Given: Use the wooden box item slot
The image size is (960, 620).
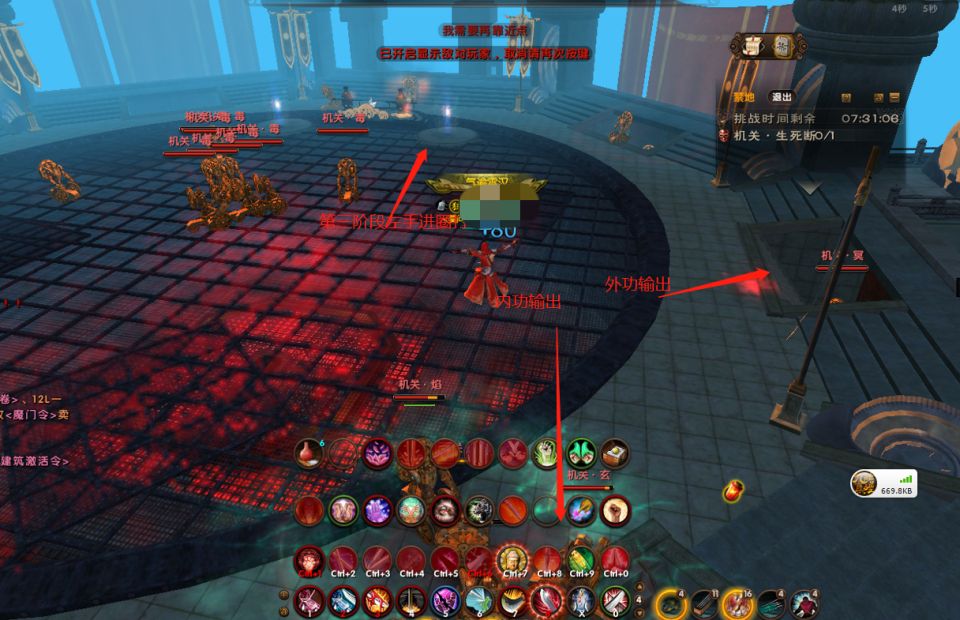Looking at the screenshot, I should (x=615, y=453).
